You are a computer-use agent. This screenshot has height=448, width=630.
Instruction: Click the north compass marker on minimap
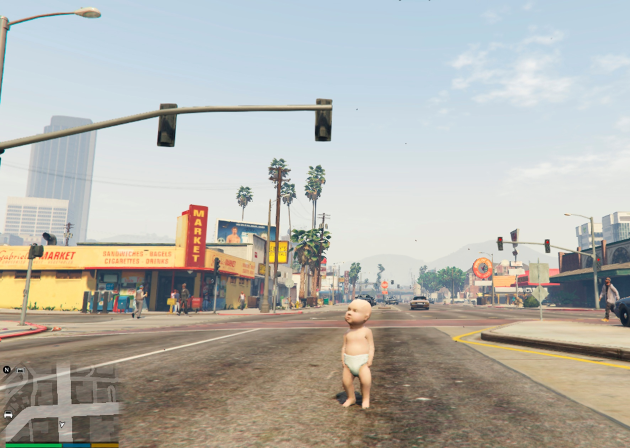click(7, 370)
